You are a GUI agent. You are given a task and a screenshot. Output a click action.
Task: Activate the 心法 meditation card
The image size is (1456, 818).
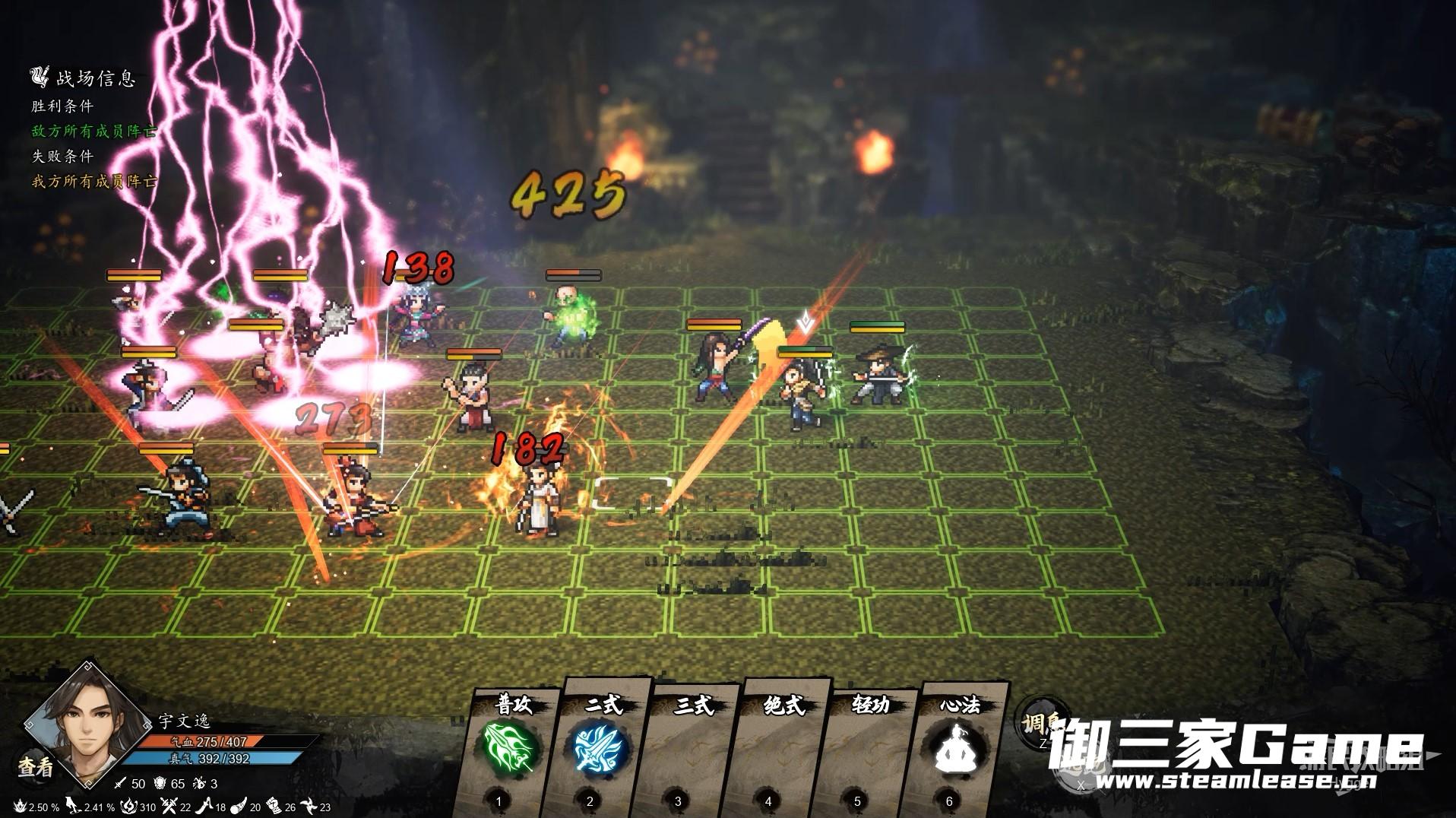[959, 749]
